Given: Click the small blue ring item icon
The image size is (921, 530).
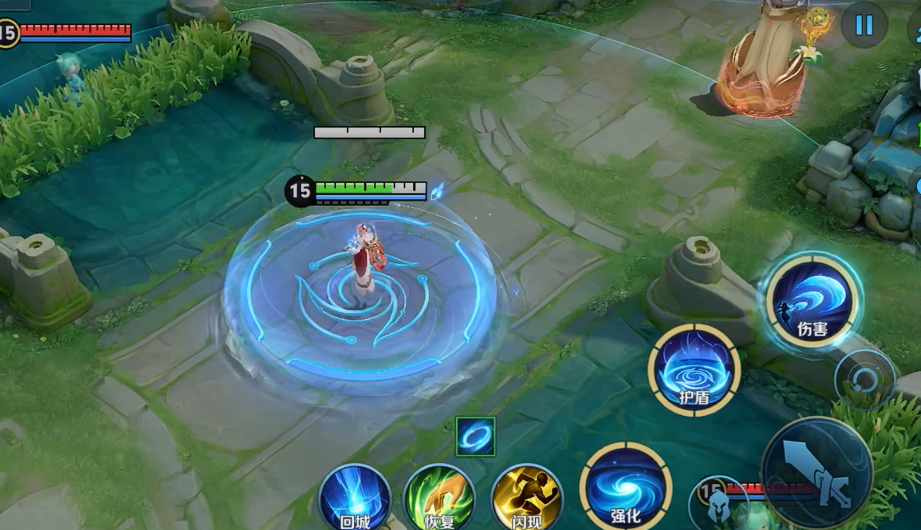Looking at the screenshot, I should (475, 436).
